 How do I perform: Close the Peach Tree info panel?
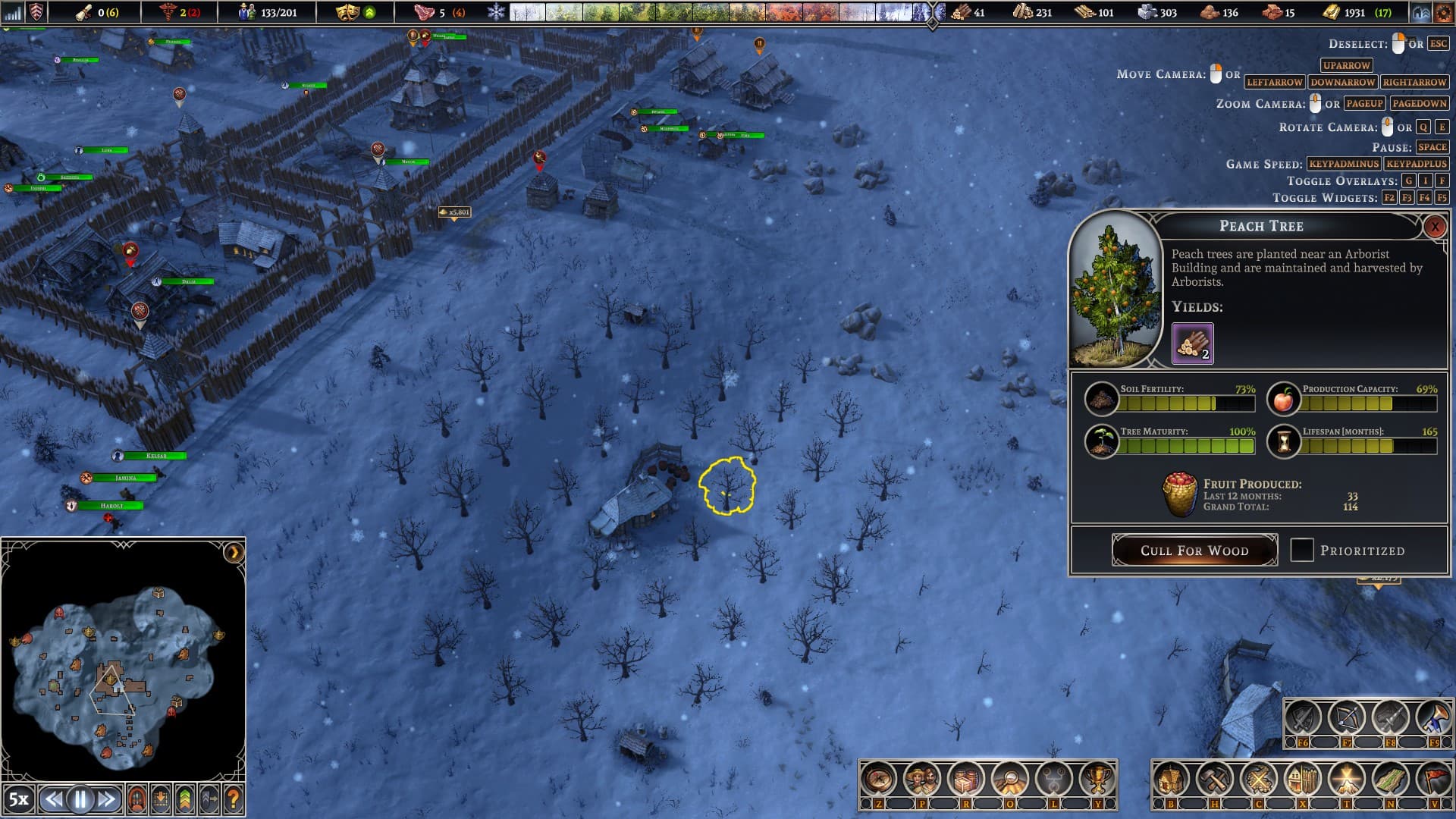point(1434,227)
